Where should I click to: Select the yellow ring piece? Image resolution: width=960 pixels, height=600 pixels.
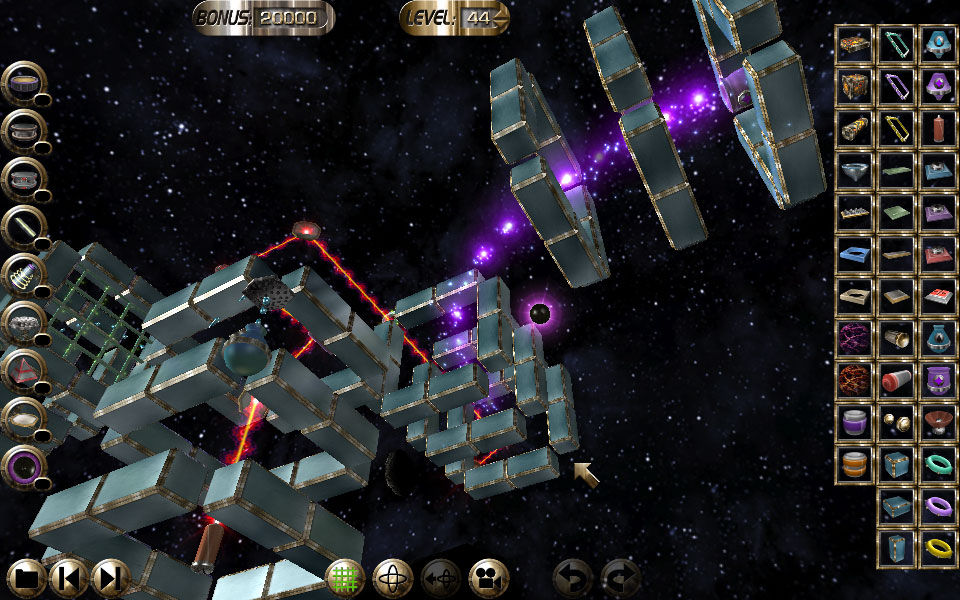tap(938, 549)
